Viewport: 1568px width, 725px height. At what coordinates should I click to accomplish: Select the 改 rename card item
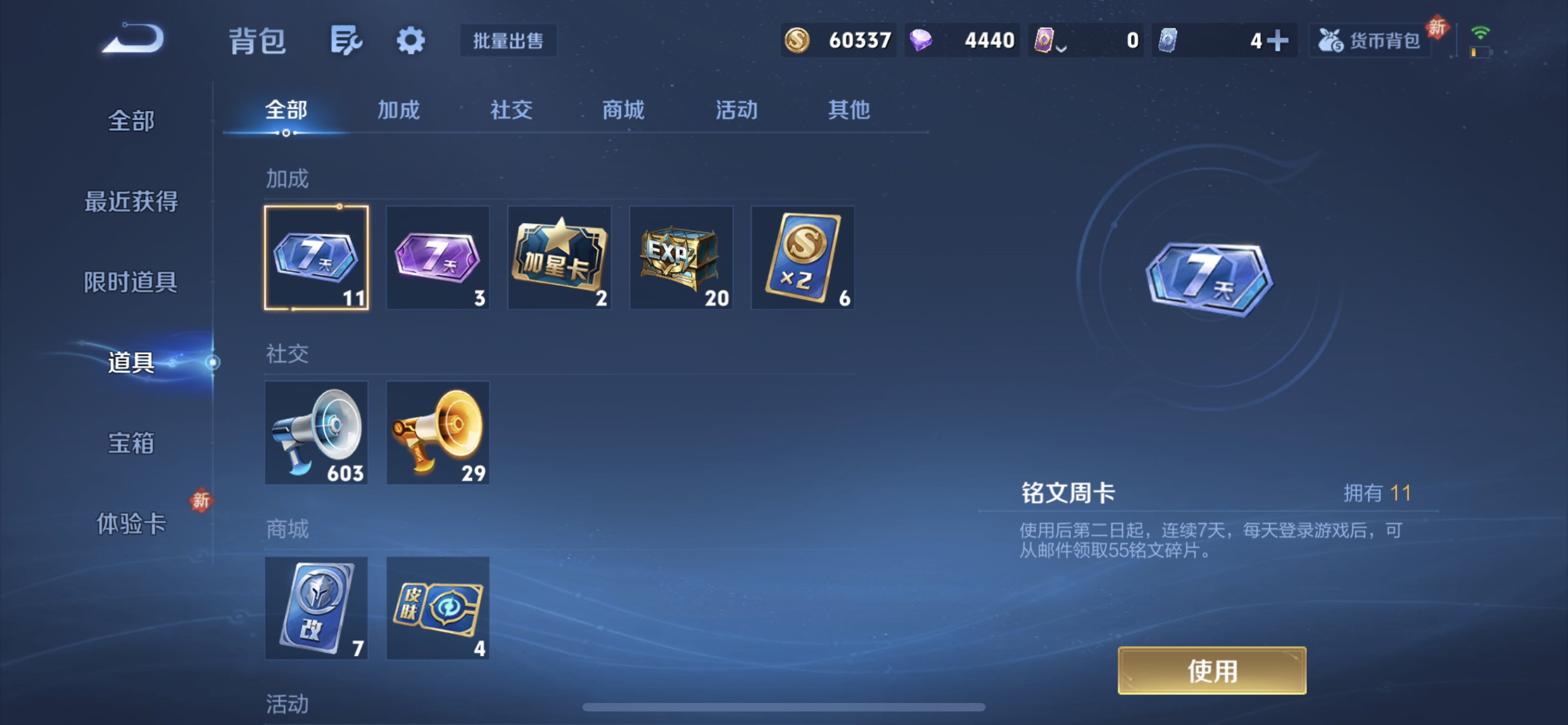(x=316, y=608)
